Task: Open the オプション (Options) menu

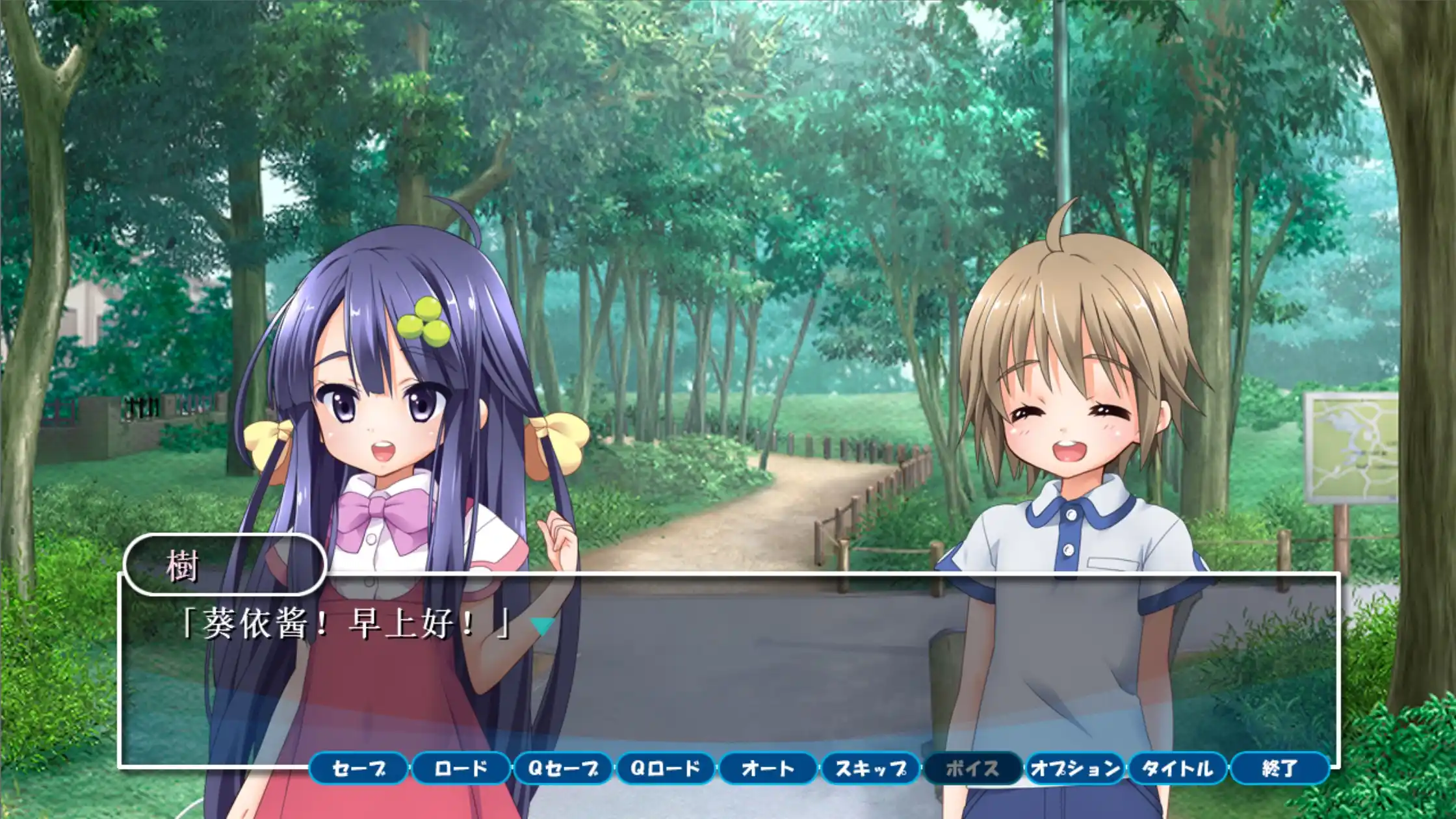Action: click(1075, 769)
